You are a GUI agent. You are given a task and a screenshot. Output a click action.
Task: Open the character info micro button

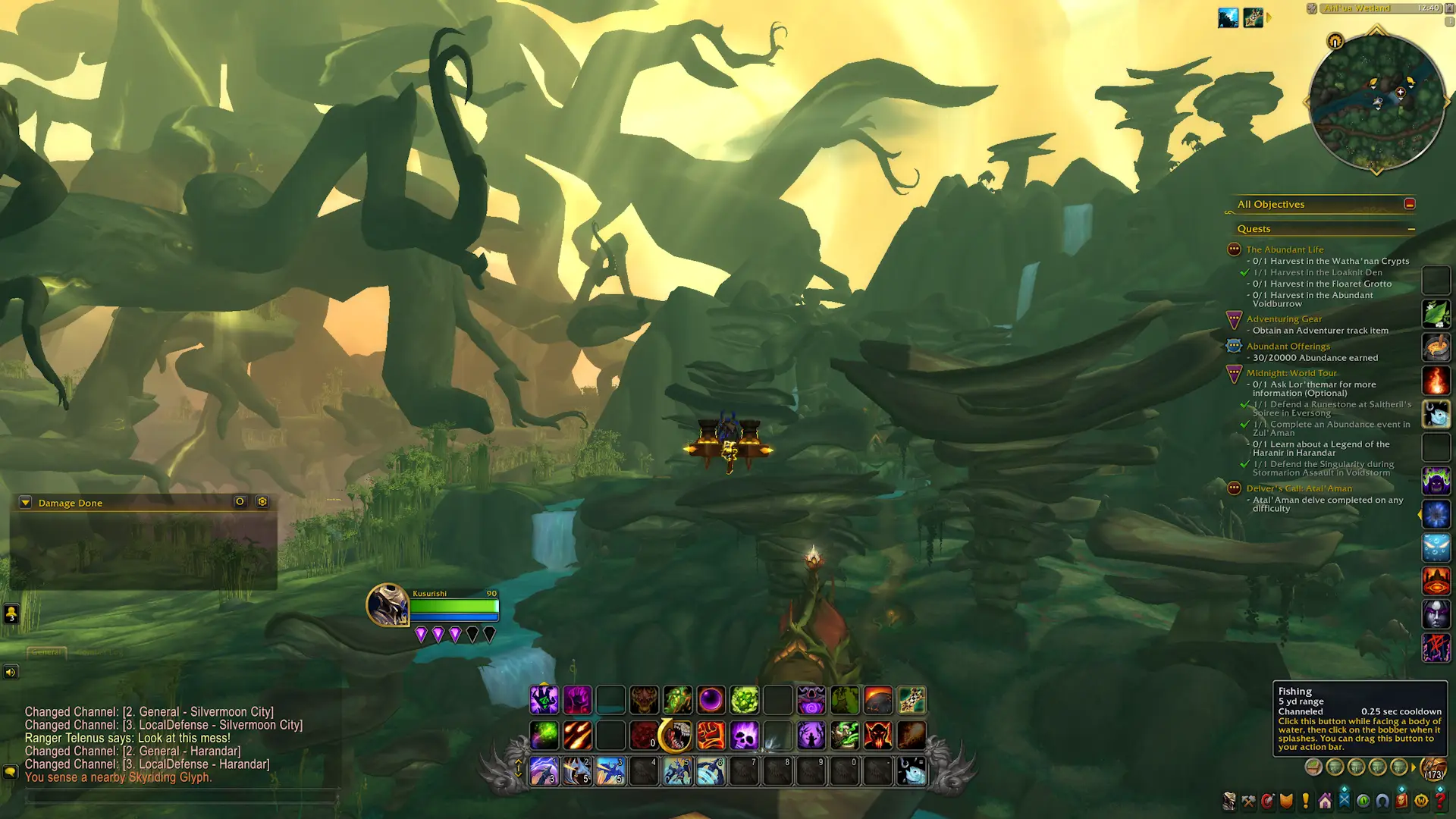pyautogui.click(x=1229, y=801)
